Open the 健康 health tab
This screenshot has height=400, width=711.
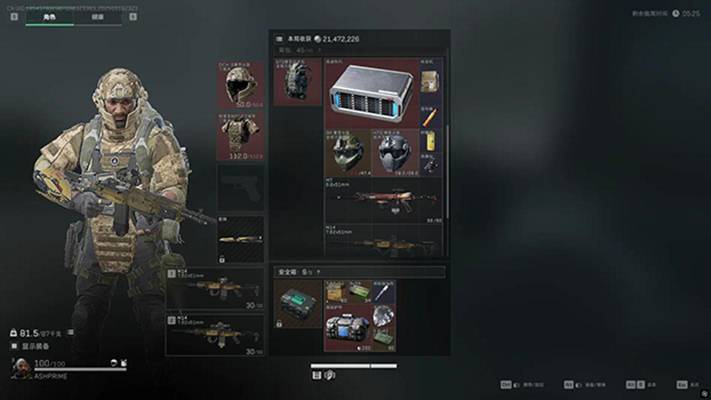tap(95, 17)
